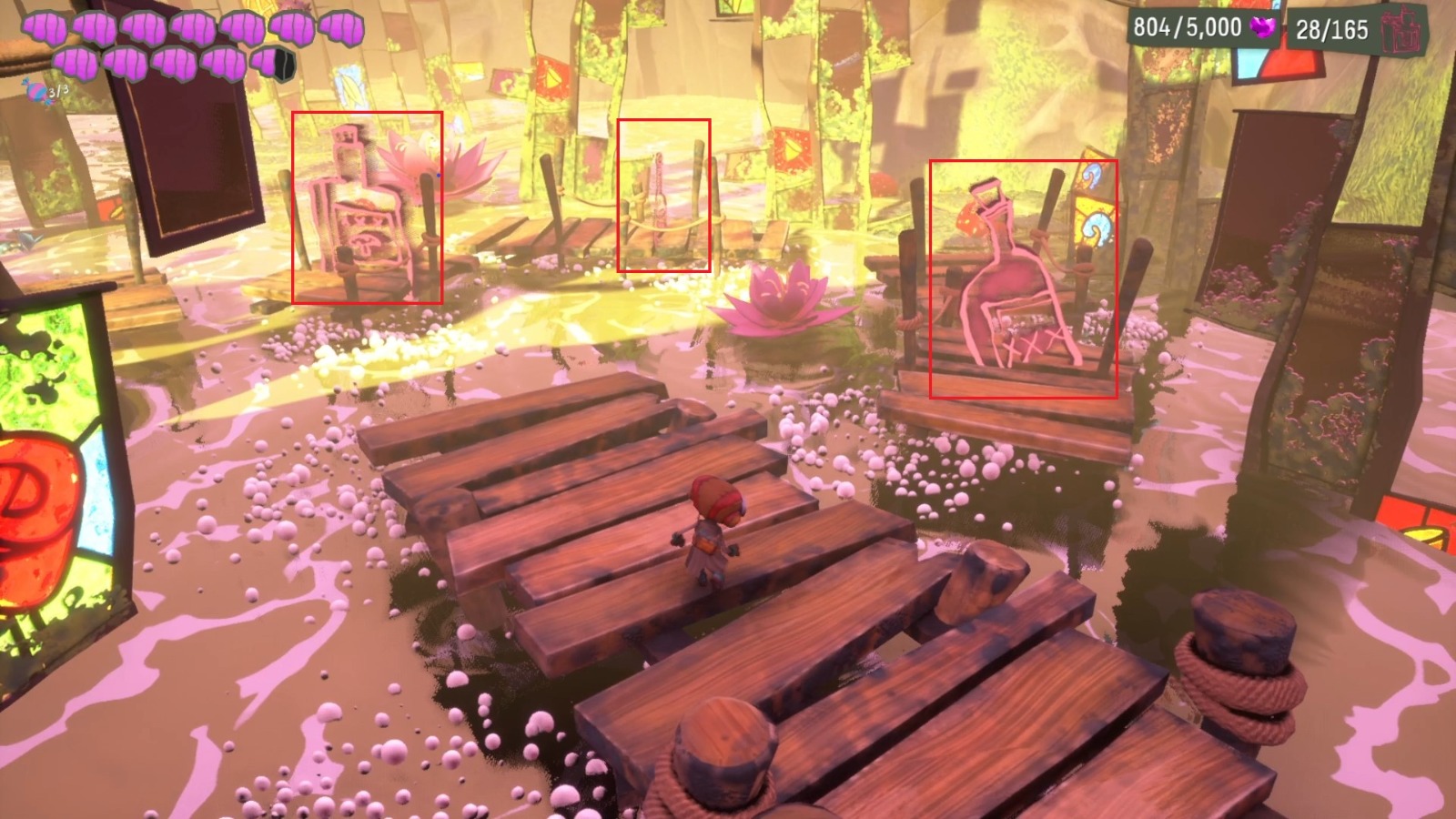Select the player character standing on the planks
Viewport: 1456px width, 819px height.
714,532
